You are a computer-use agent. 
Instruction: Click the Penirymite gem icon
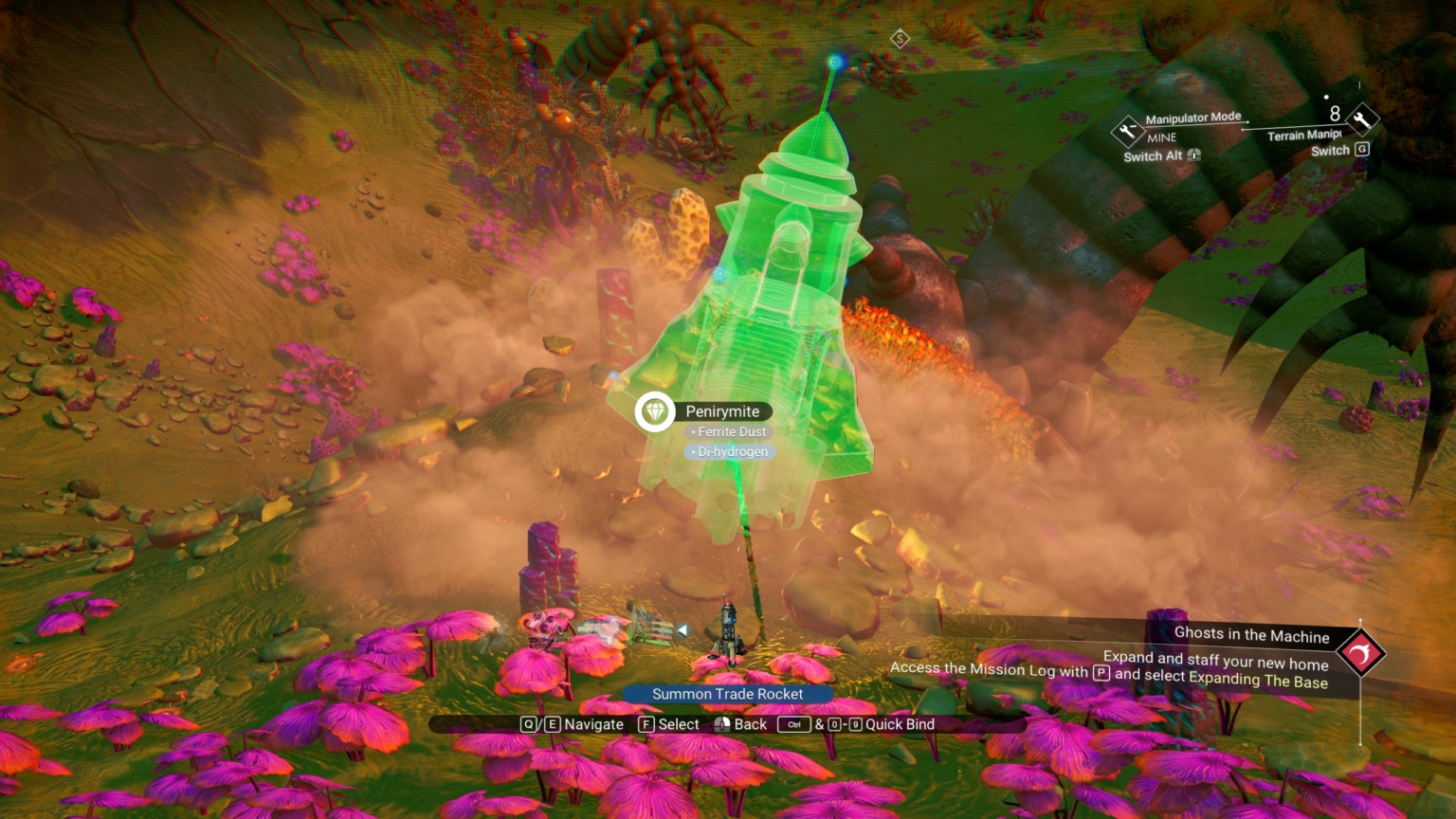654,412
